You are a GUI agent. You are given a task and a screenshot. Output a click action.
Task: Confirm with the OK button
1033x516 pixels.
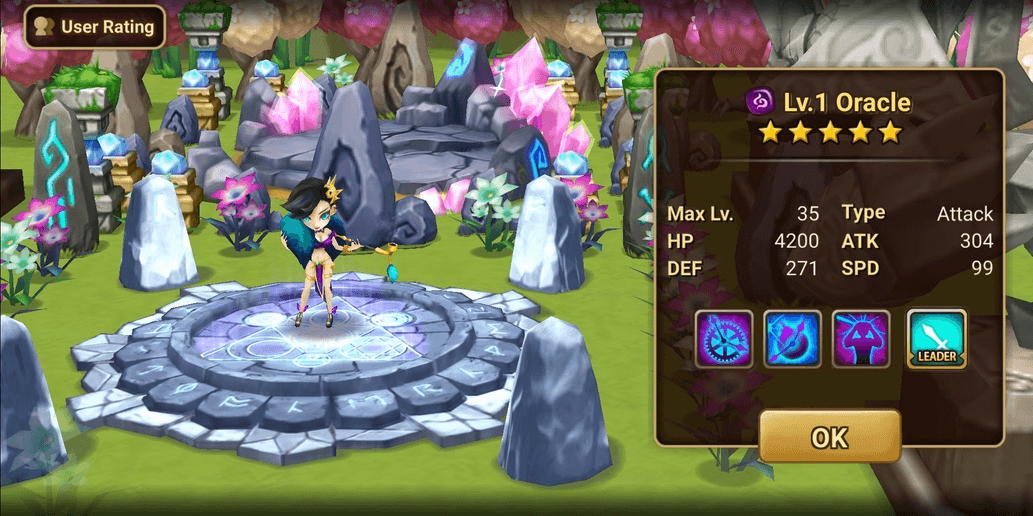click(830, 436)
